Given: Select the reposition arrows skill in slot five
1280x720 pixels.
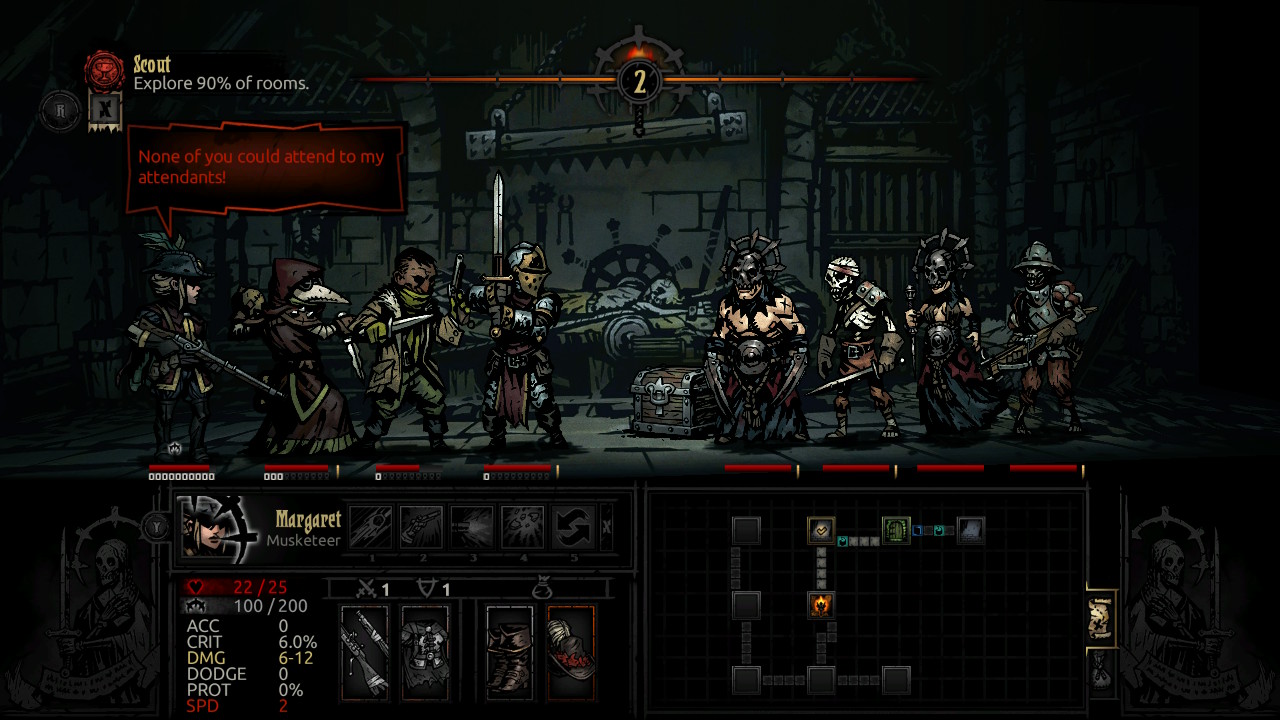Looking at the screenshot, I should [572, 526].
